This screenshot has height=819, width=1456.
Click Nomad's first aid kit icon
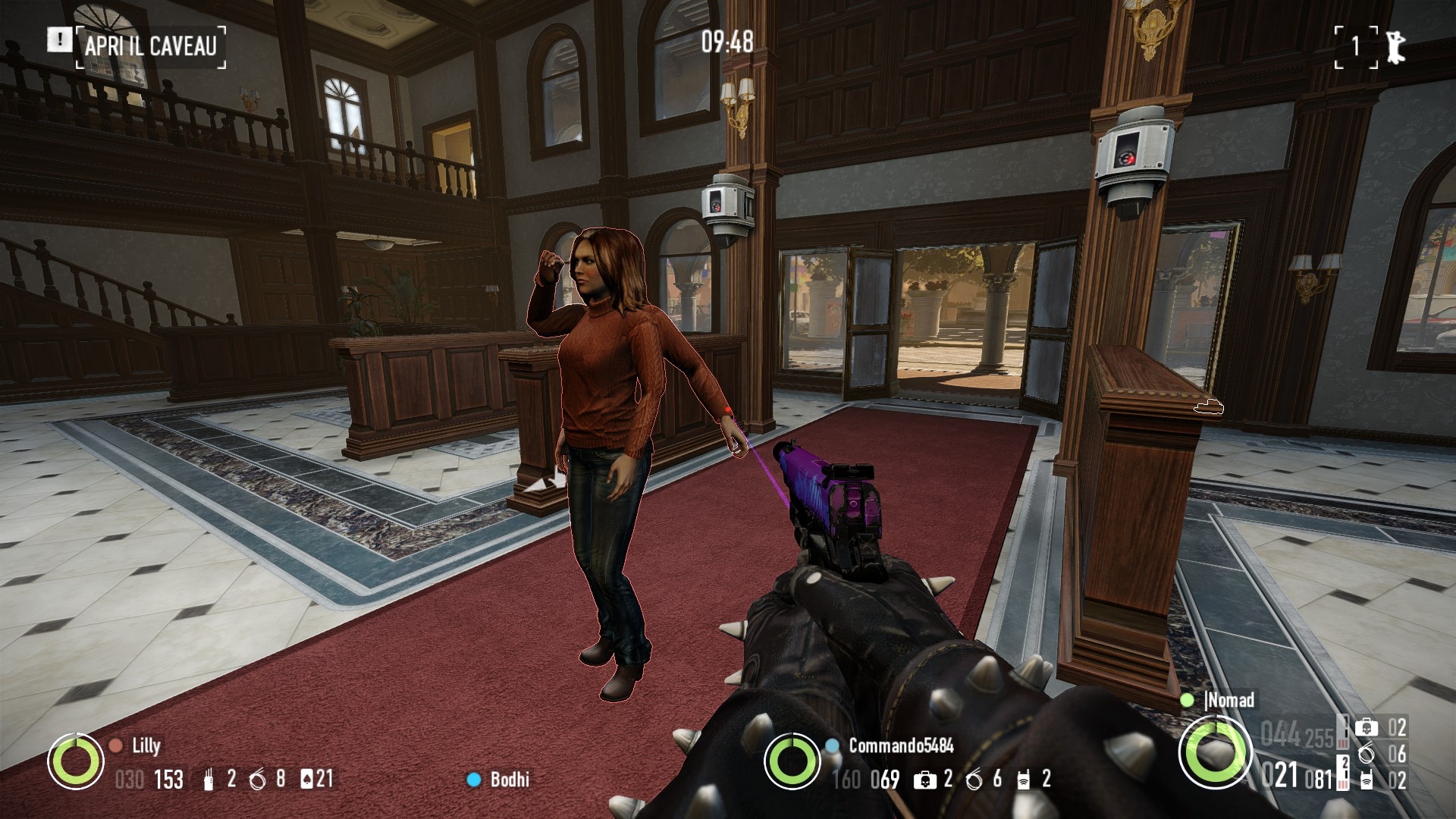(x=1367, y=728)
